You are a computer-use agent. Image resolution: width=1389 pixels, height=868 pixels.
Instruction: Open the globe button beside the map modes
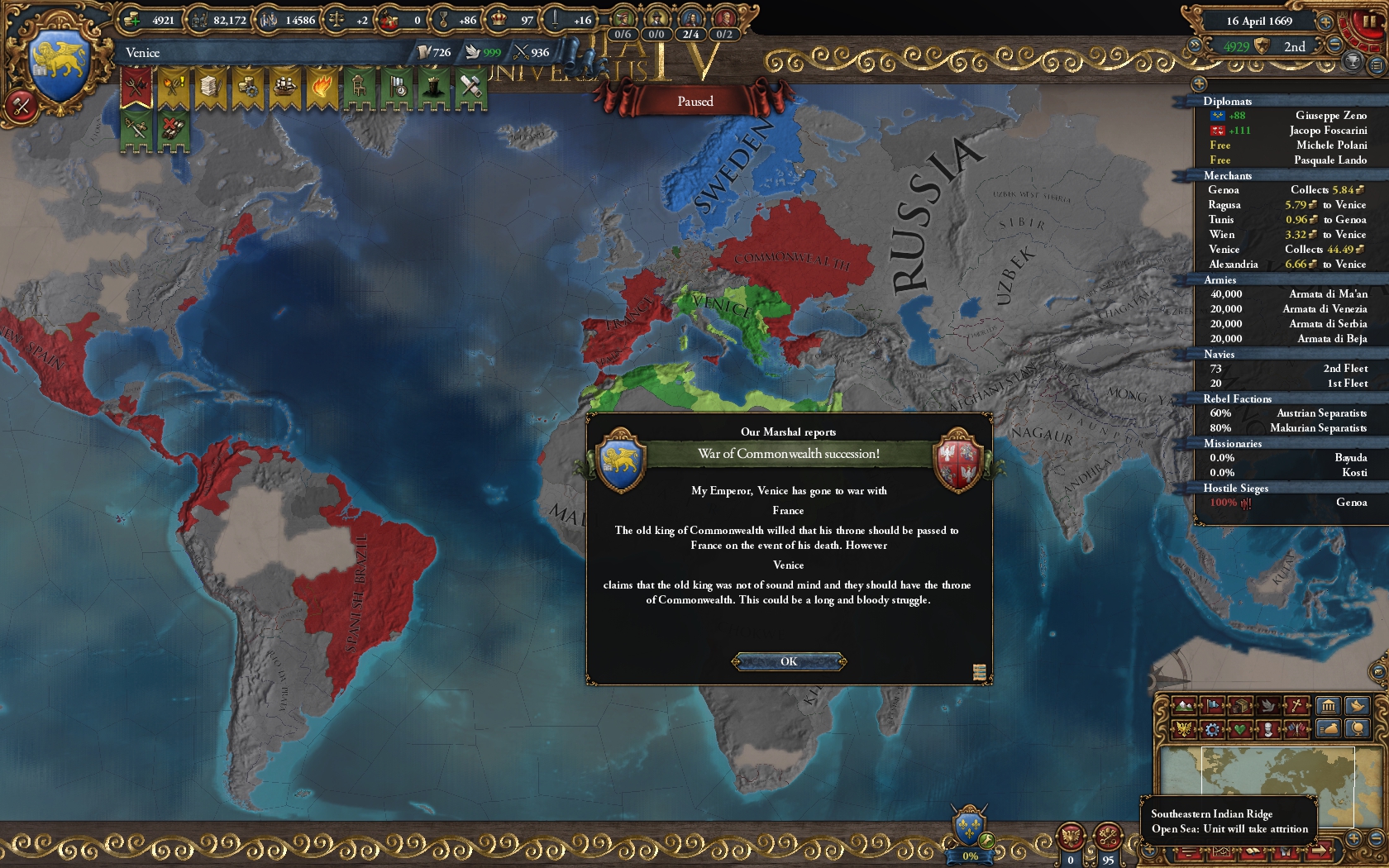tap(1357, 728)
